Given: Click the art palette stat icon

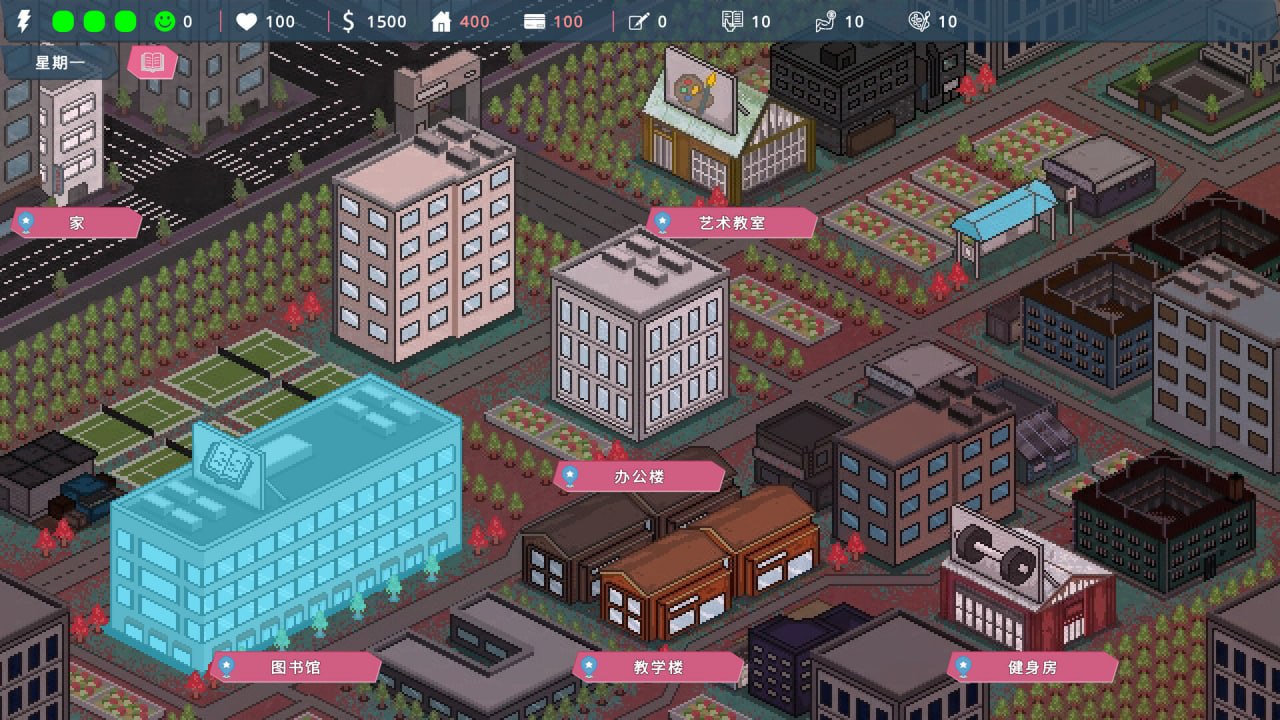Looking at the screenshot, I should click(920, 21).
